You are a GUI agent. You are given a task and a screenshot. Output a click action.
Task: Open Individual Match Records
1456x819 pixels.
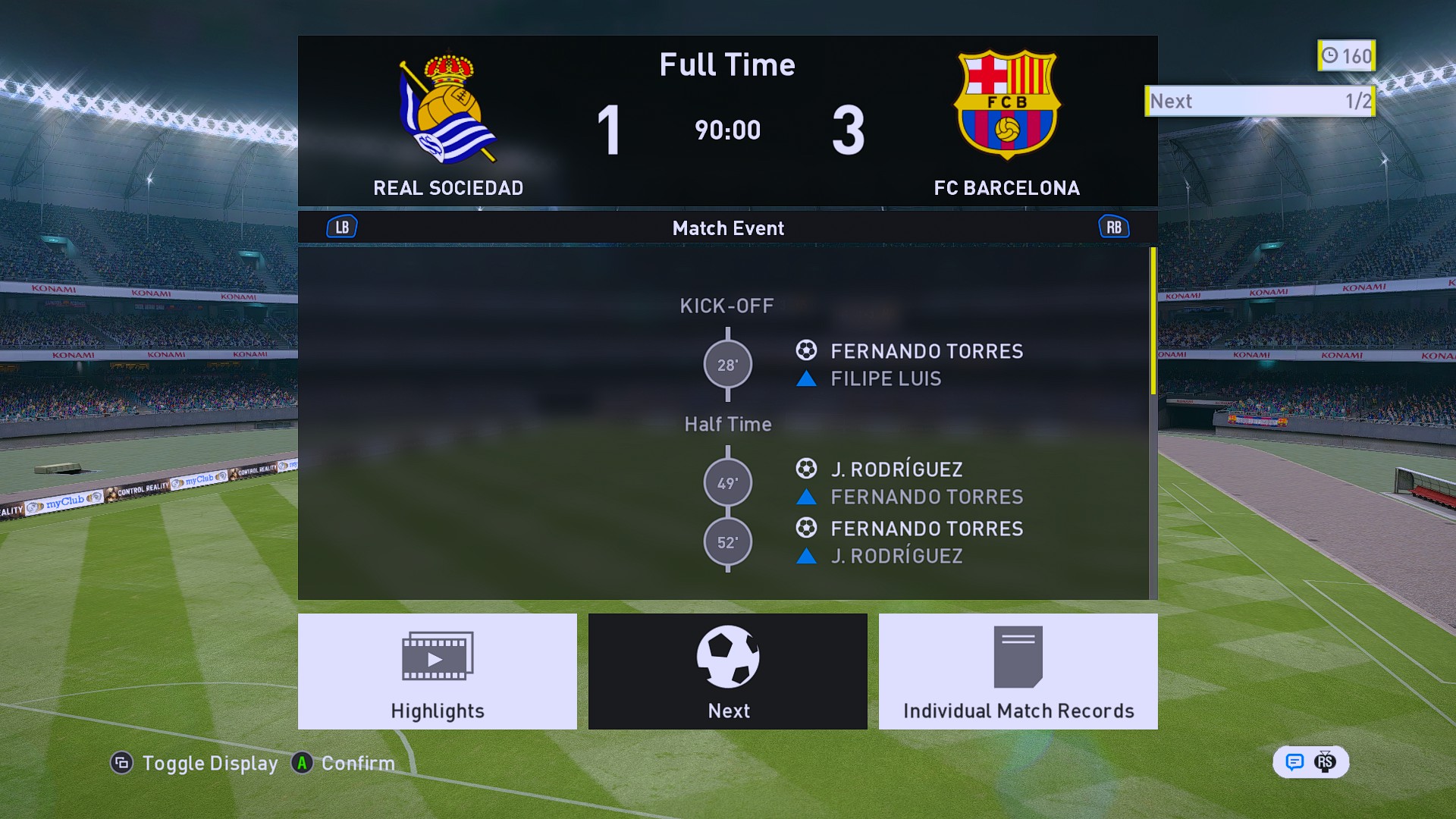[x=1018, y=671]
